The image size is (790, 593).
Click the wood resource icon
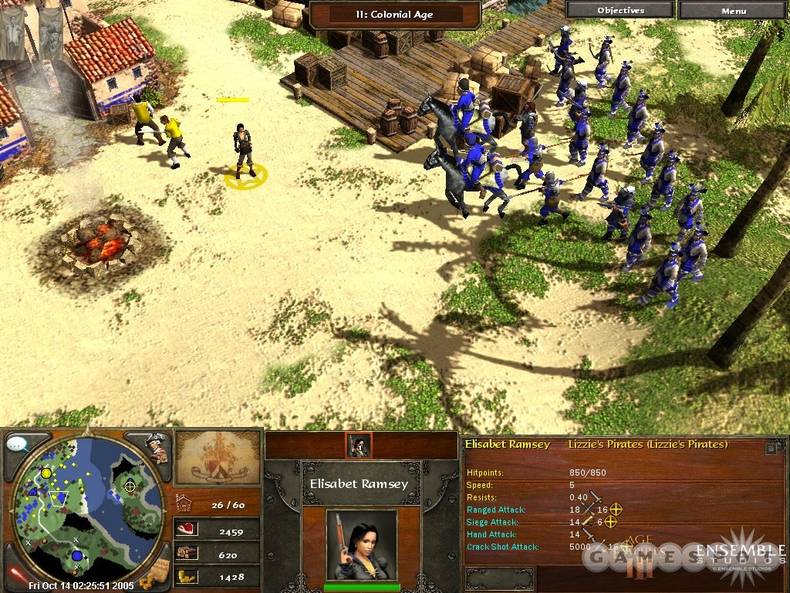(187, 552)
